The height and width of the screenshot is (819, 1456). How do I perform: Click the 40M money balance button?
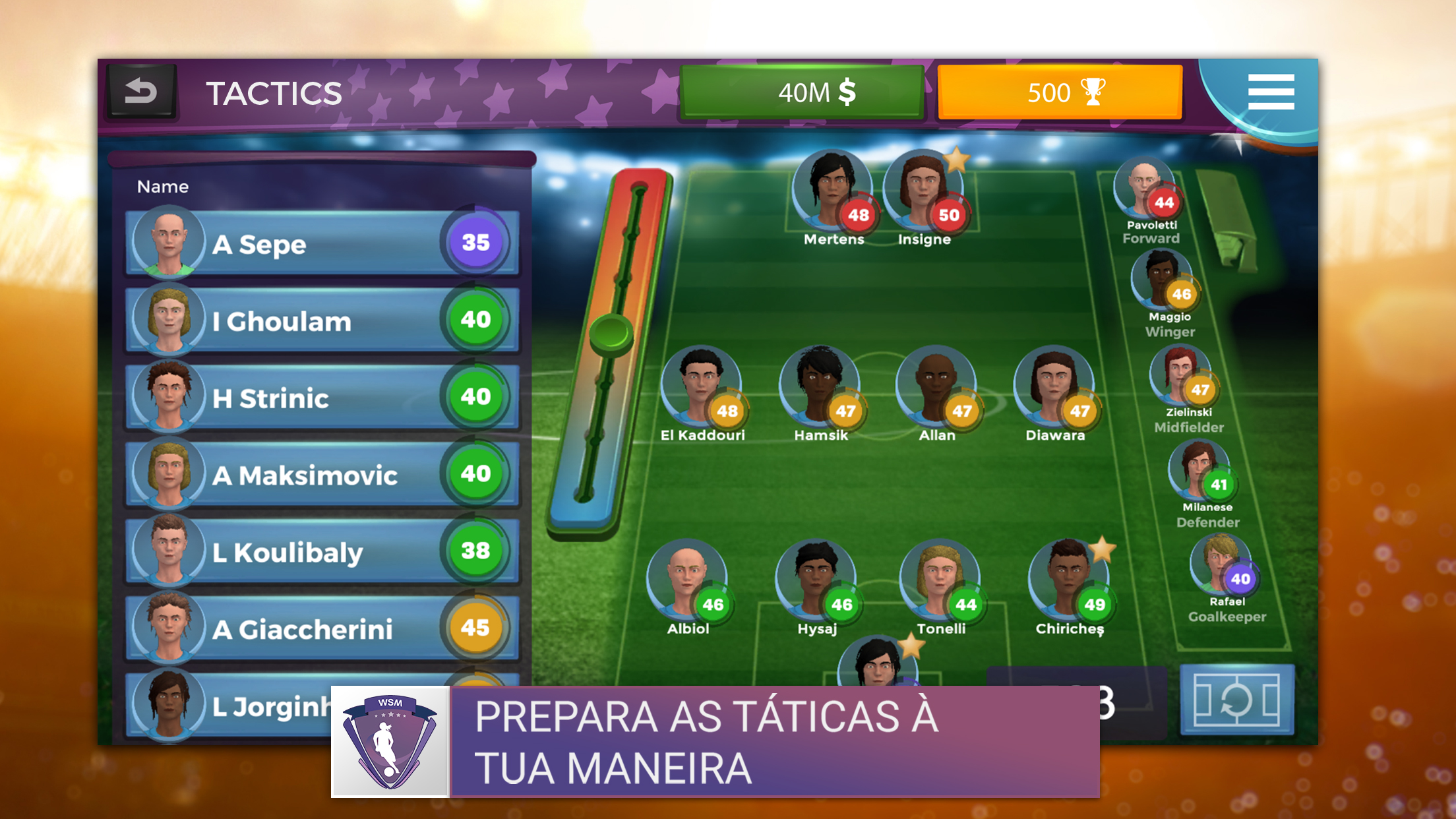point(802,92)
